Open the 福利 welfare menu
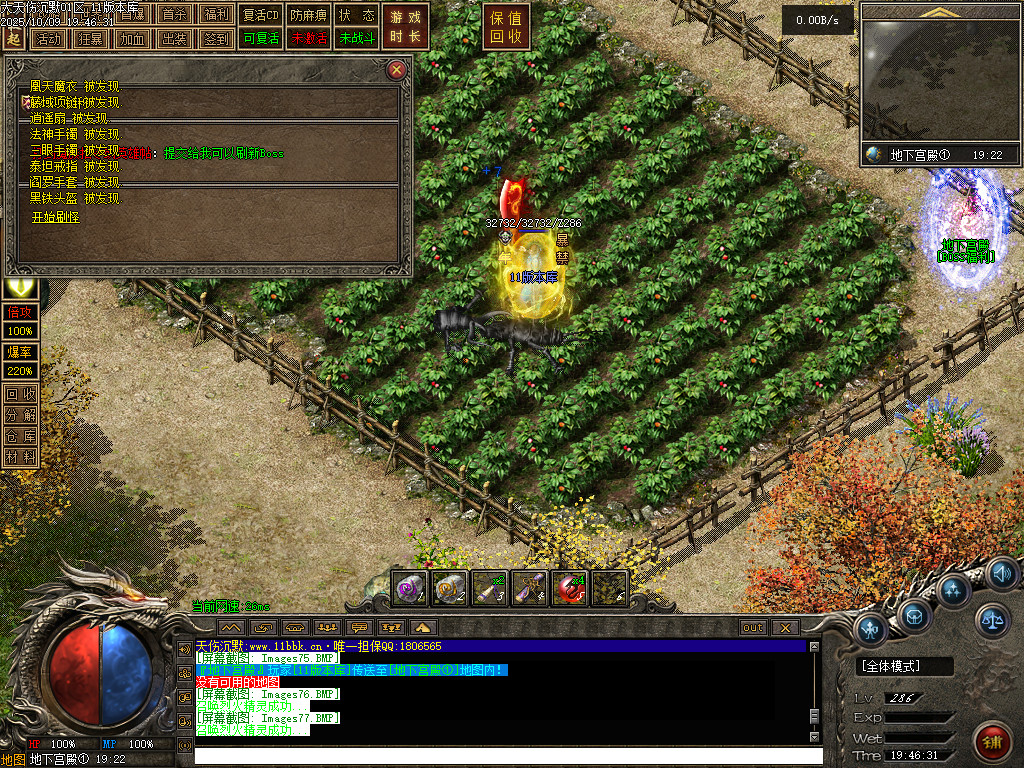This screenshot has height=768, width=1024. tap(216, 15)
